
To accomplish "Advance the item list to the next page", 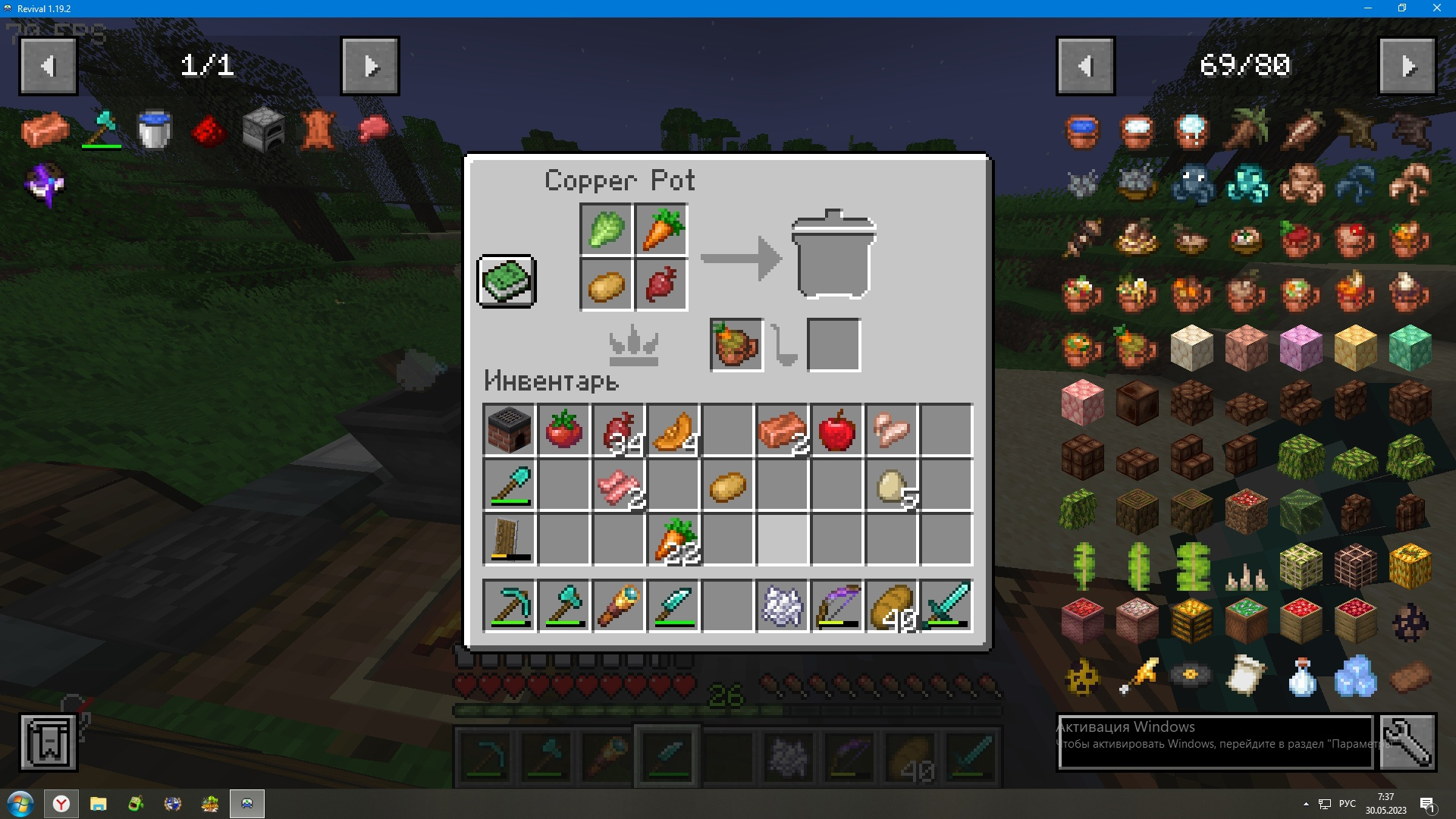I will click(x=1409, y=65).
